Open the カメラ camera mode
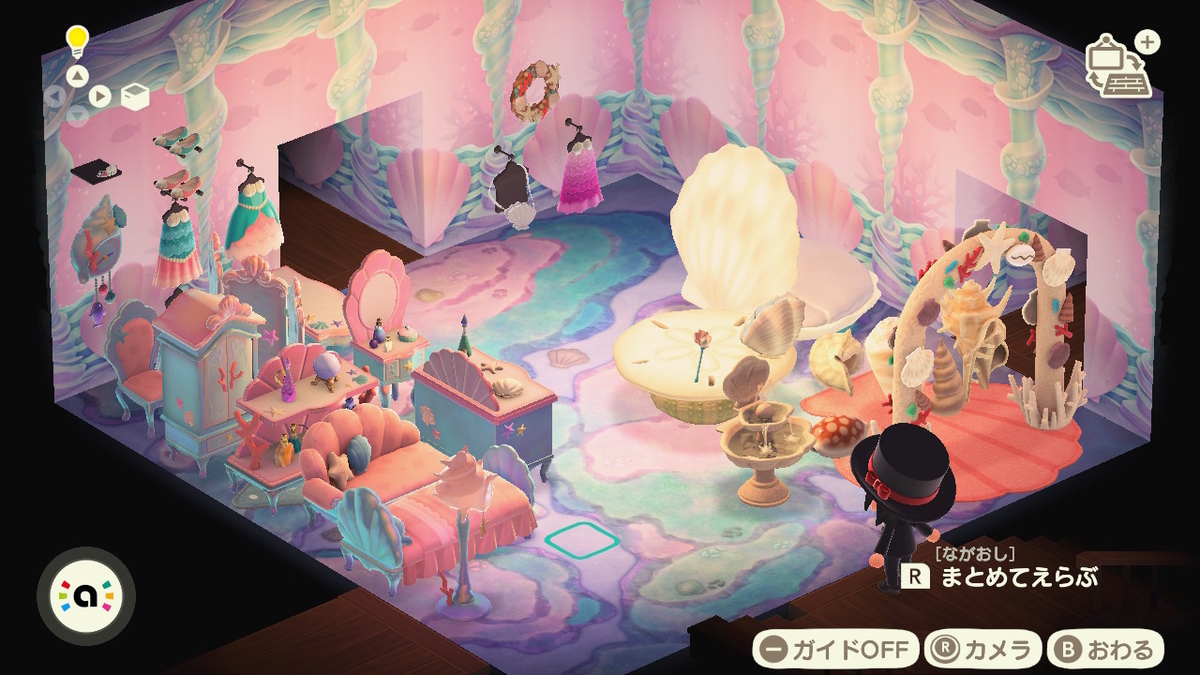This screenshot has width=1200, height=675. pyautogui.click(x=983, y=650)
